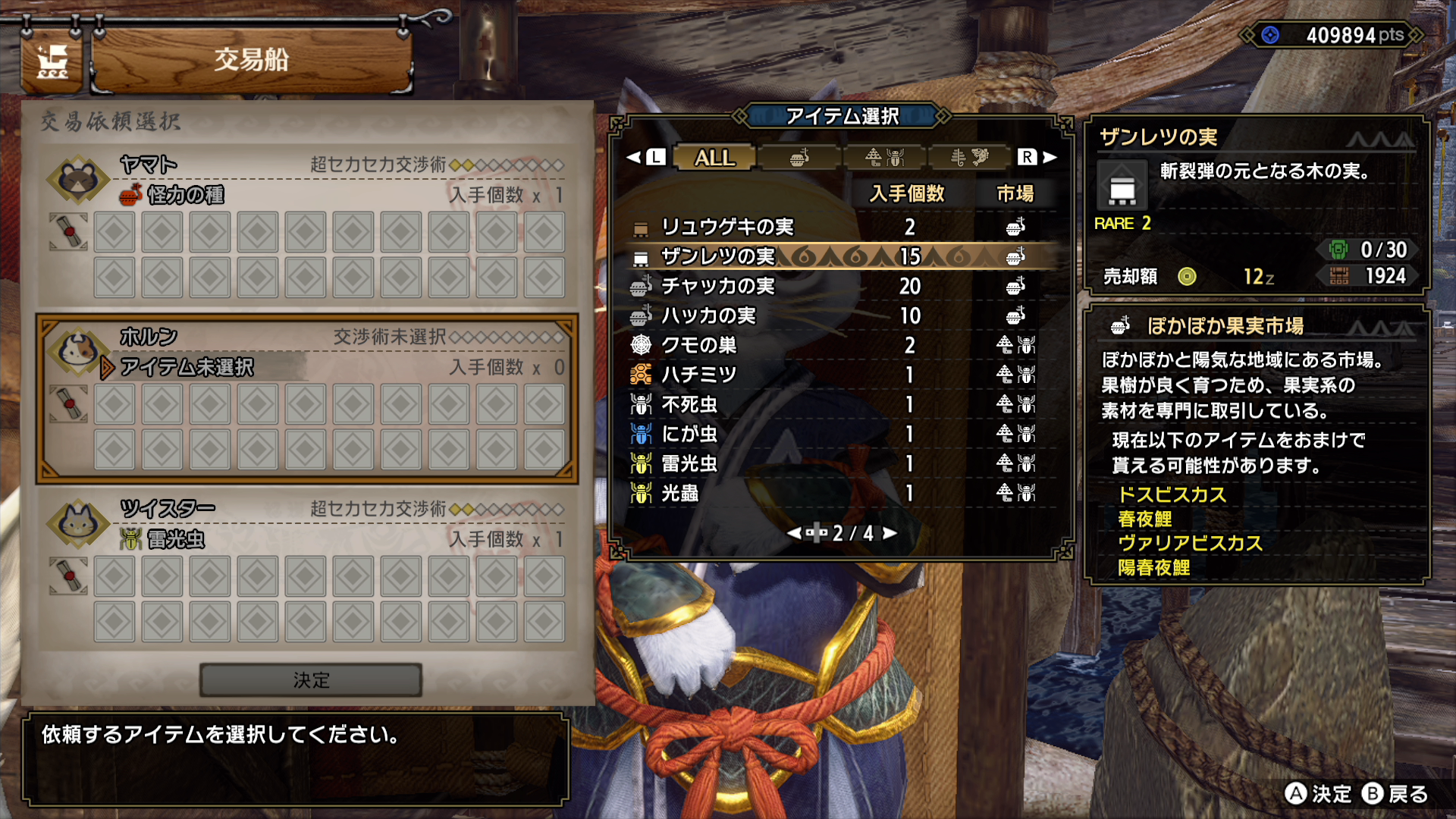Screen dimensions: 1456x819
Task: Go to the next item list page
Action: pos(890,533)
